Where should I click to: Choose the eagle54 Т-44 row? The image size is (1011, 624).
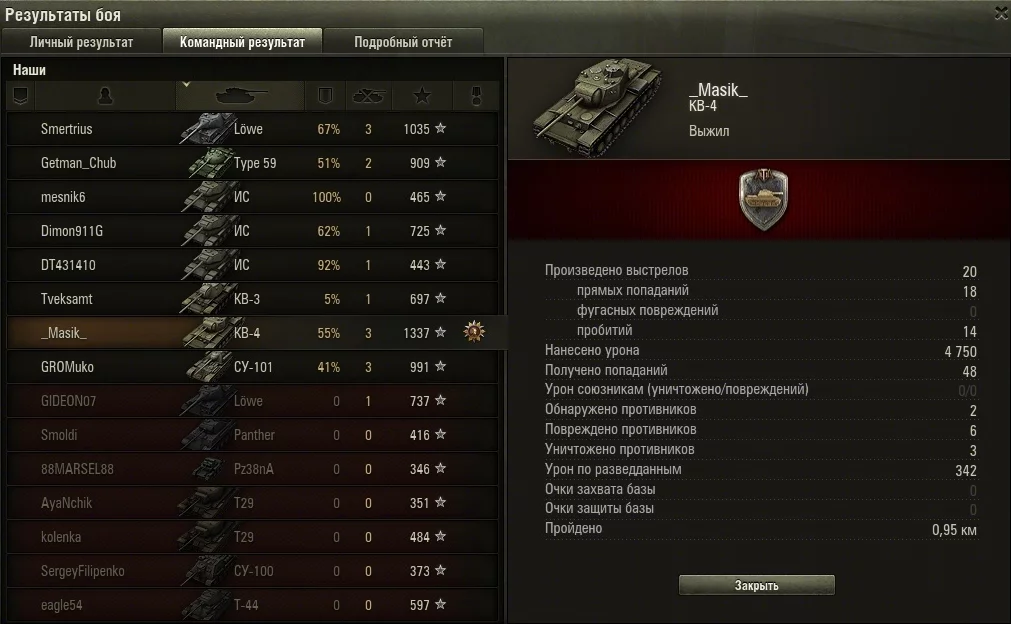click(x=62, y=605)
